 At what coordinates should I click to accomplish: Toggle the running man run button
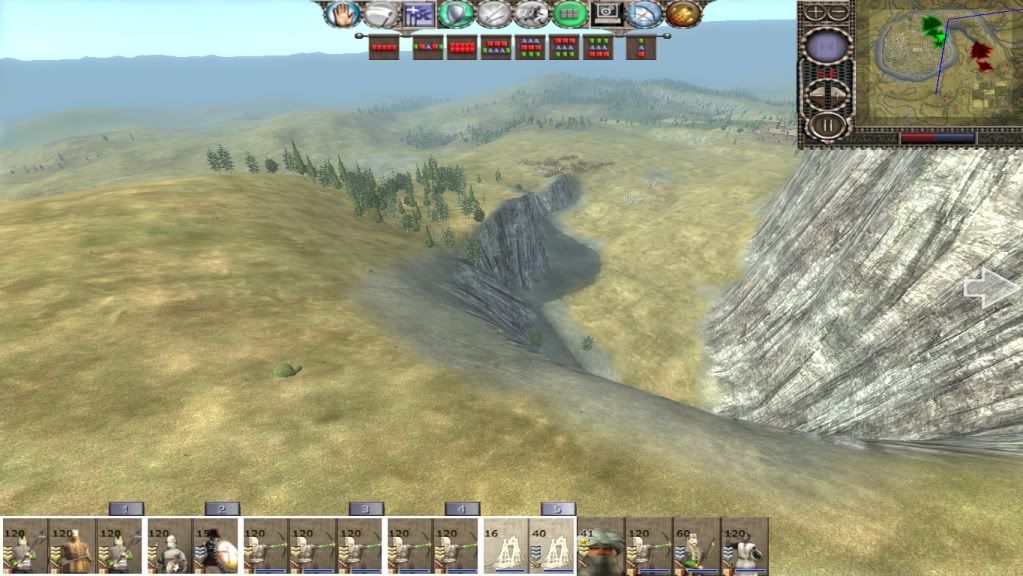pos(533,14)
